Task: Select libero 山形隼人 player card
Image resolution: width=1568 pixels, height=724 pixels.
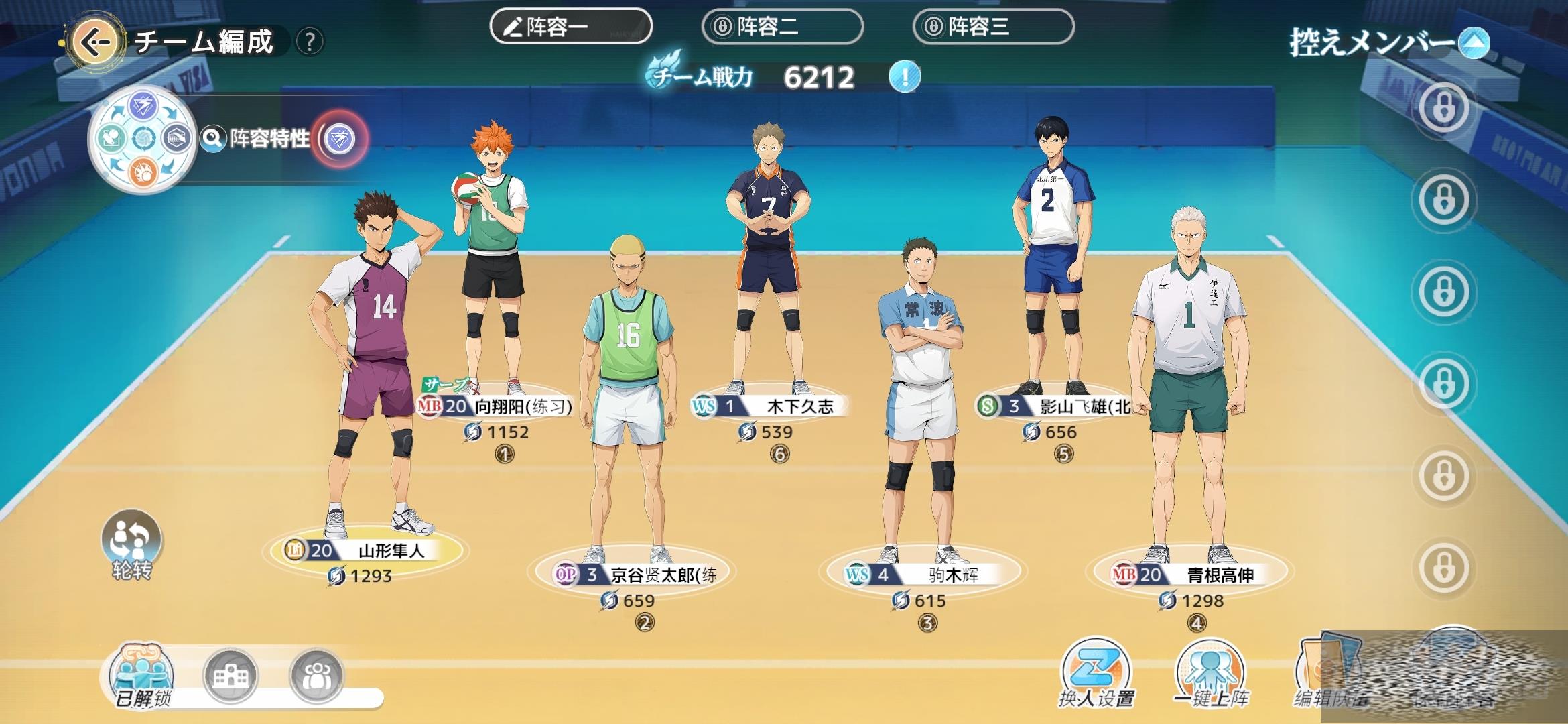Action: coord(367,551)
